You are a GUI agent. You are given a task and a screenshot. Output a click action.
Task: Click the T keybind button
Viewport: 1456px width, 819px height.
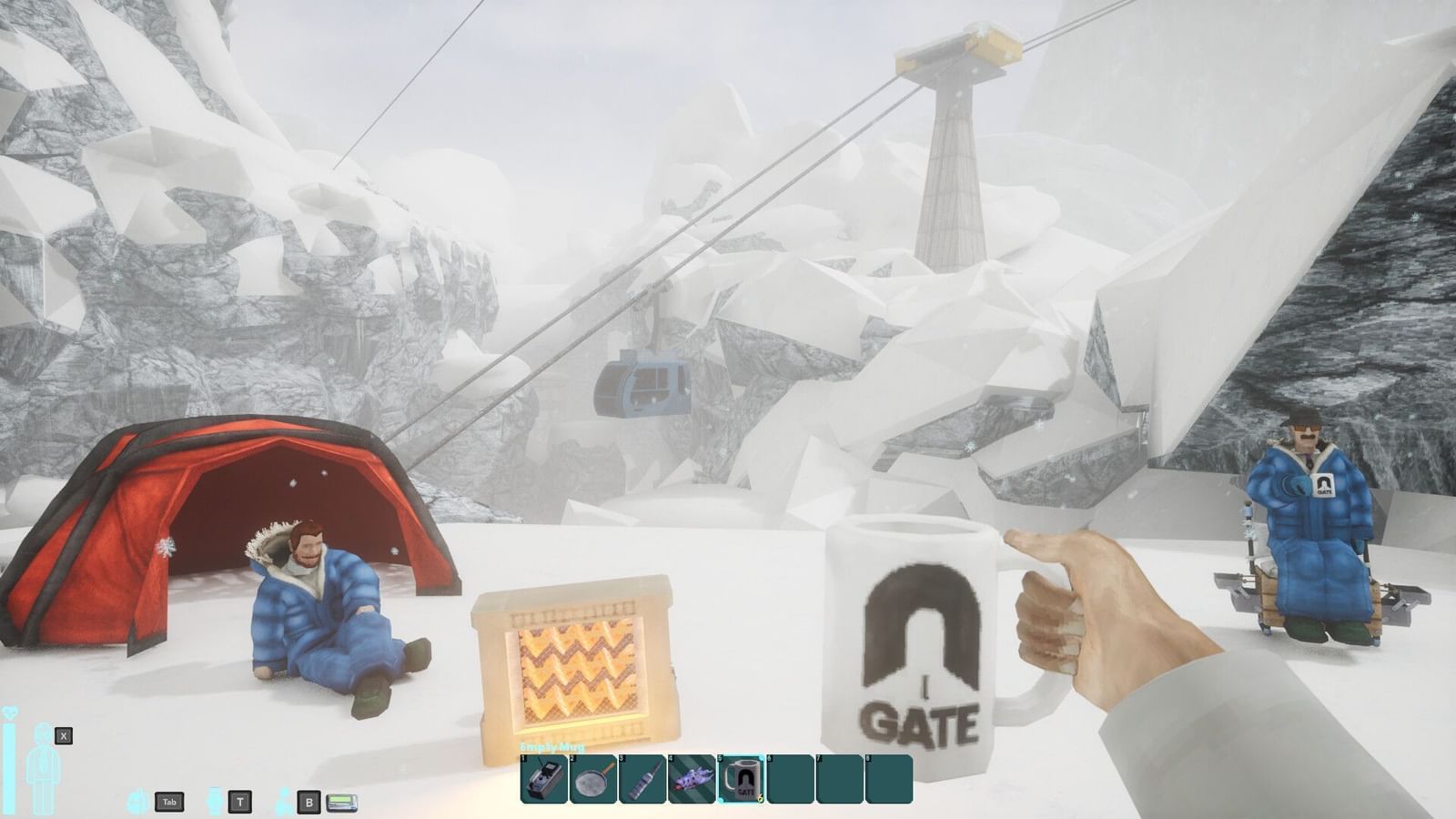(238, 799)
